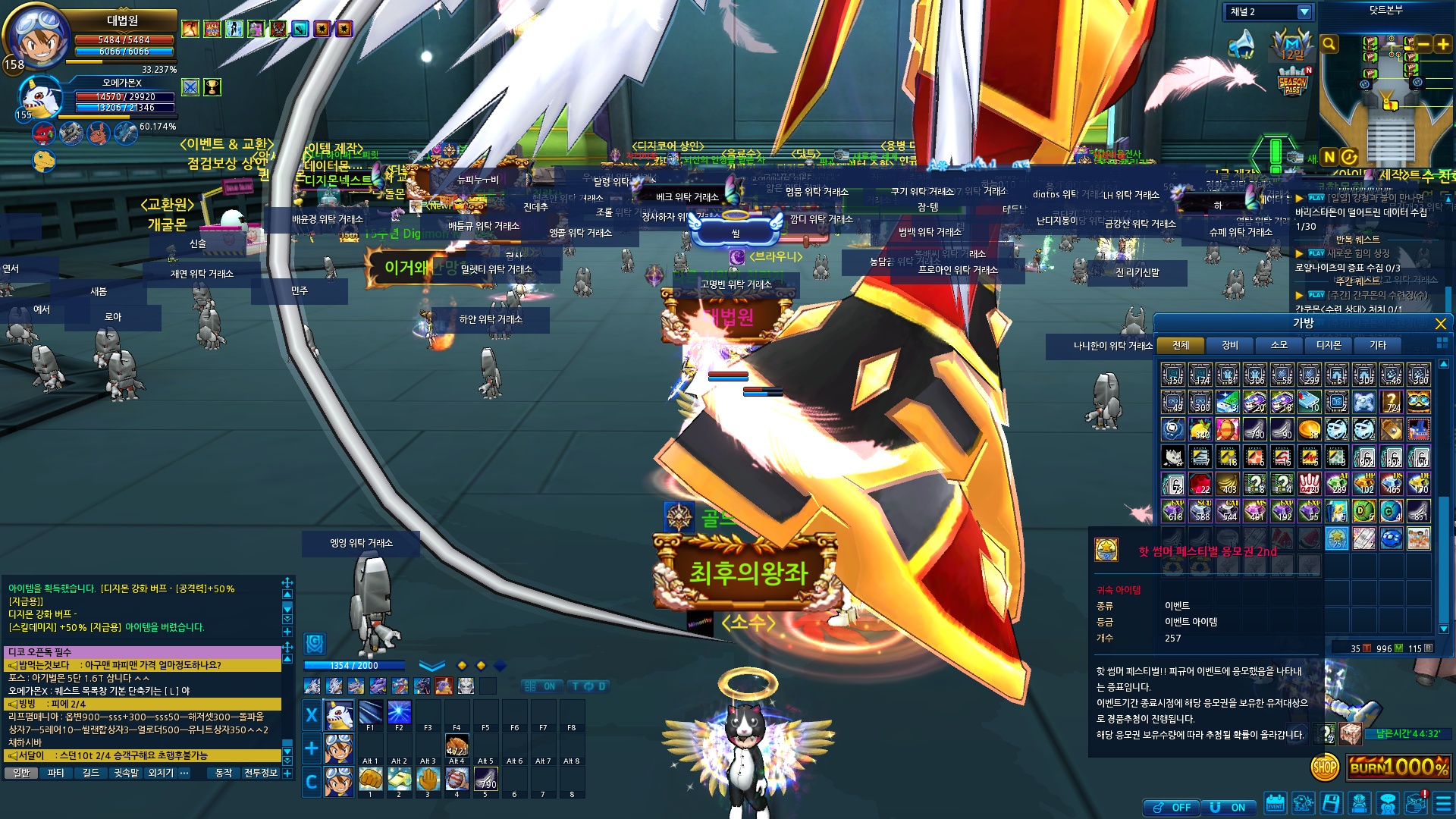Select the red gem item stack of 22
Screen dimensions: 1456x819
point(1200,484)
